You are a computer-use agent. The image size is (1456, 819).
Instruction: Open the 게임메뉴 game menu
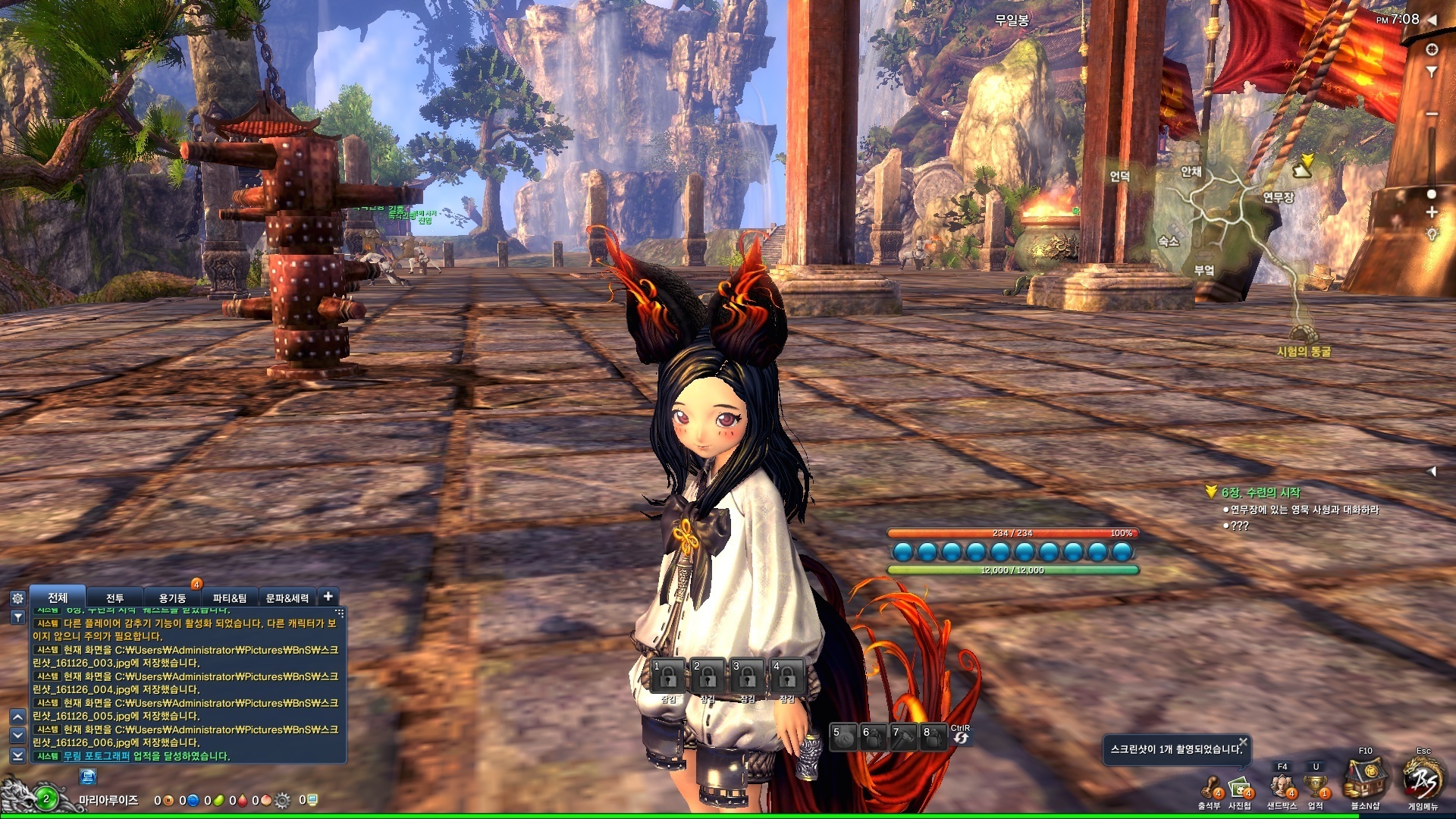click(1423, 781)
